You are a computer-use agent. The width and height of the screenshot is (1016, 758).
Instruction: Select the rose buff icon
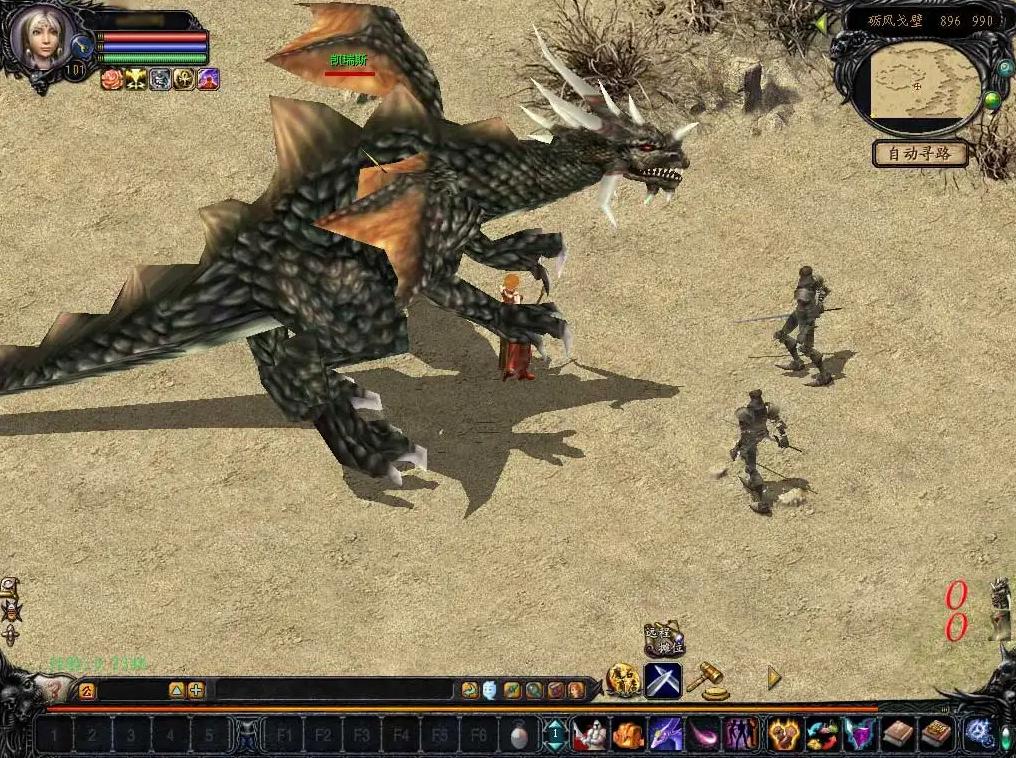click(x=112, y=80)
